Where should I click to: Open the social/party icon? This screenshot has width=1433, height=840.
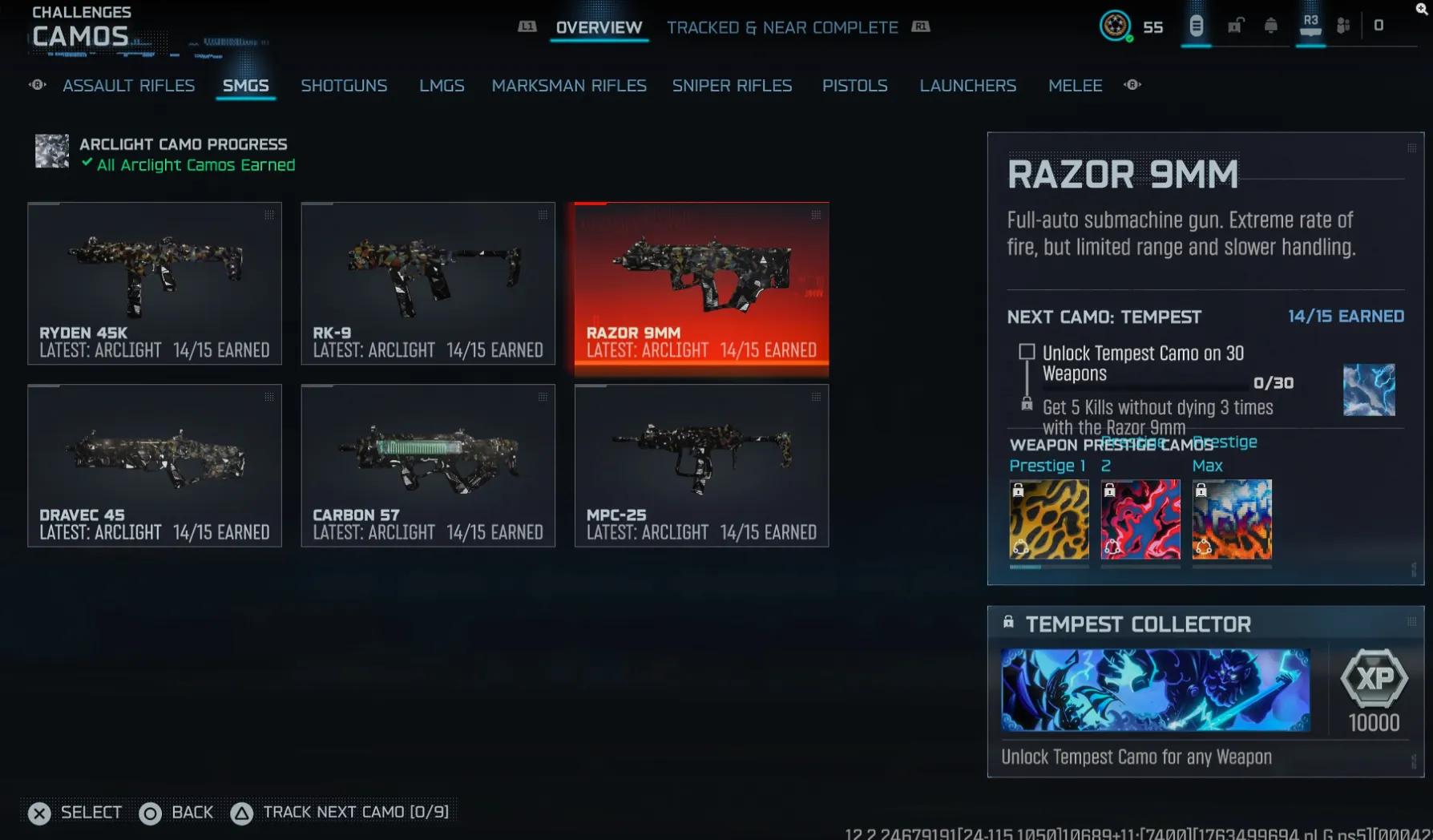tap(1344, 26)
